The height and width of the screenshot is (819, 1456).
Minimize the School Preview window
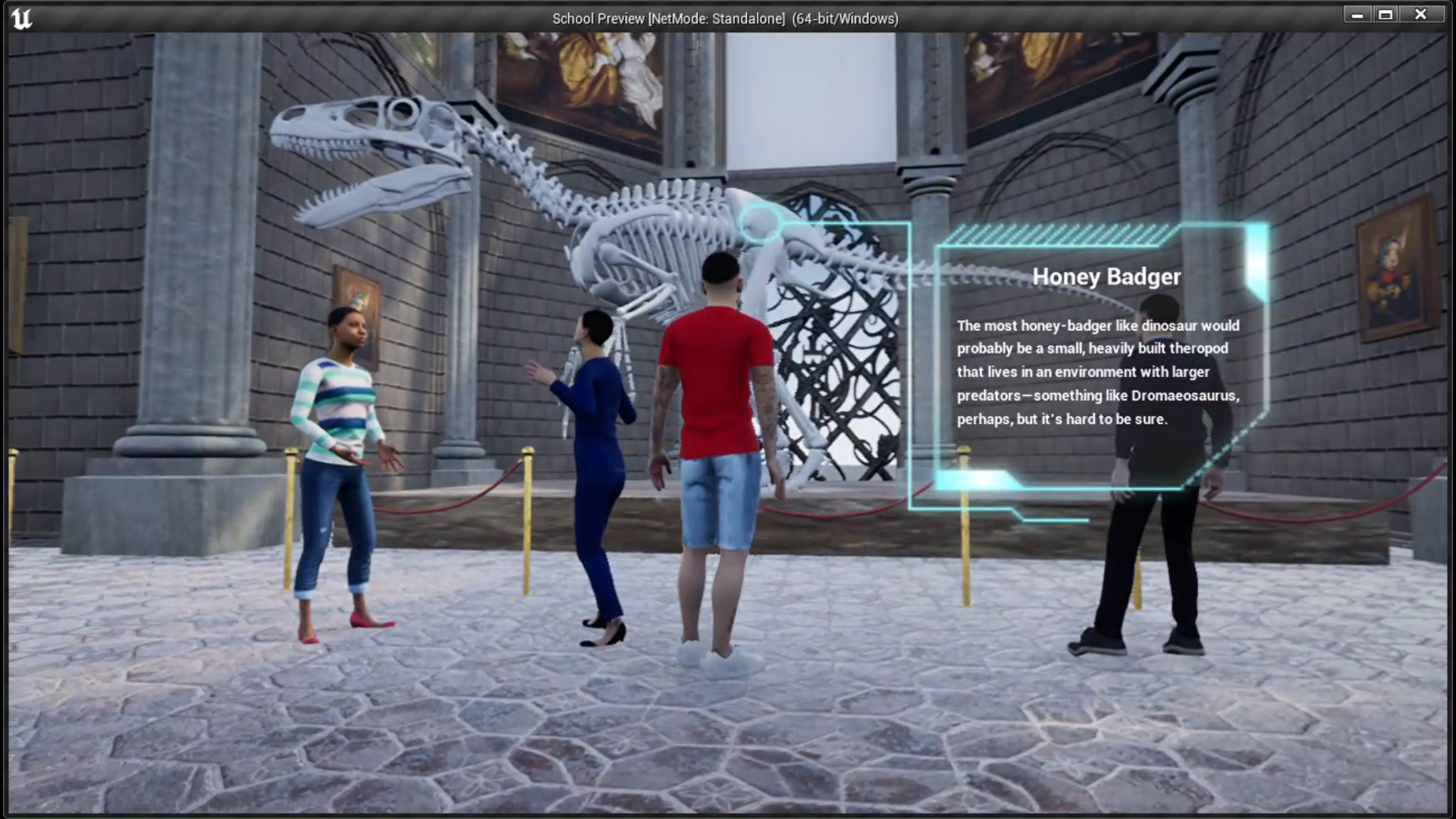(1357, 14)
